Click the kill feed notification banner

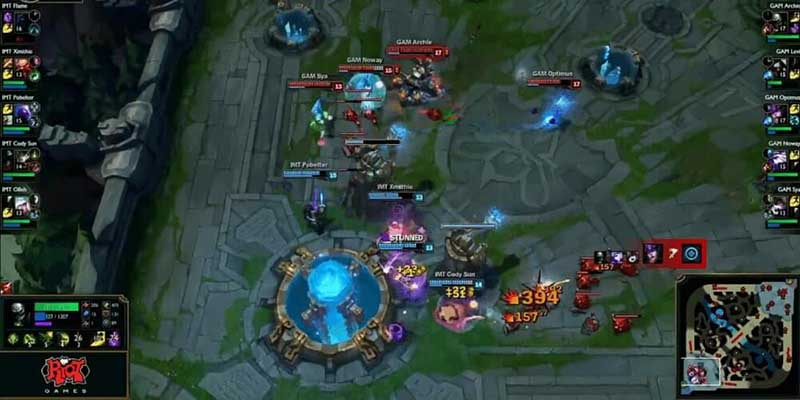pyautogui.click(x=673, y=253)
